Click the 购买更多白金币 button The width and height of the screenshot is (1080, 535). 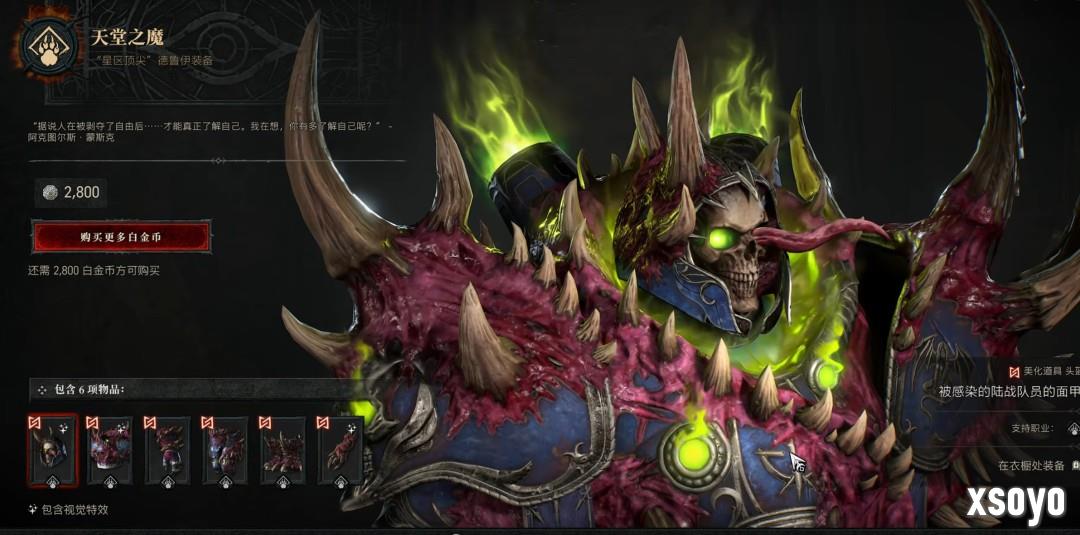point(121,237)
